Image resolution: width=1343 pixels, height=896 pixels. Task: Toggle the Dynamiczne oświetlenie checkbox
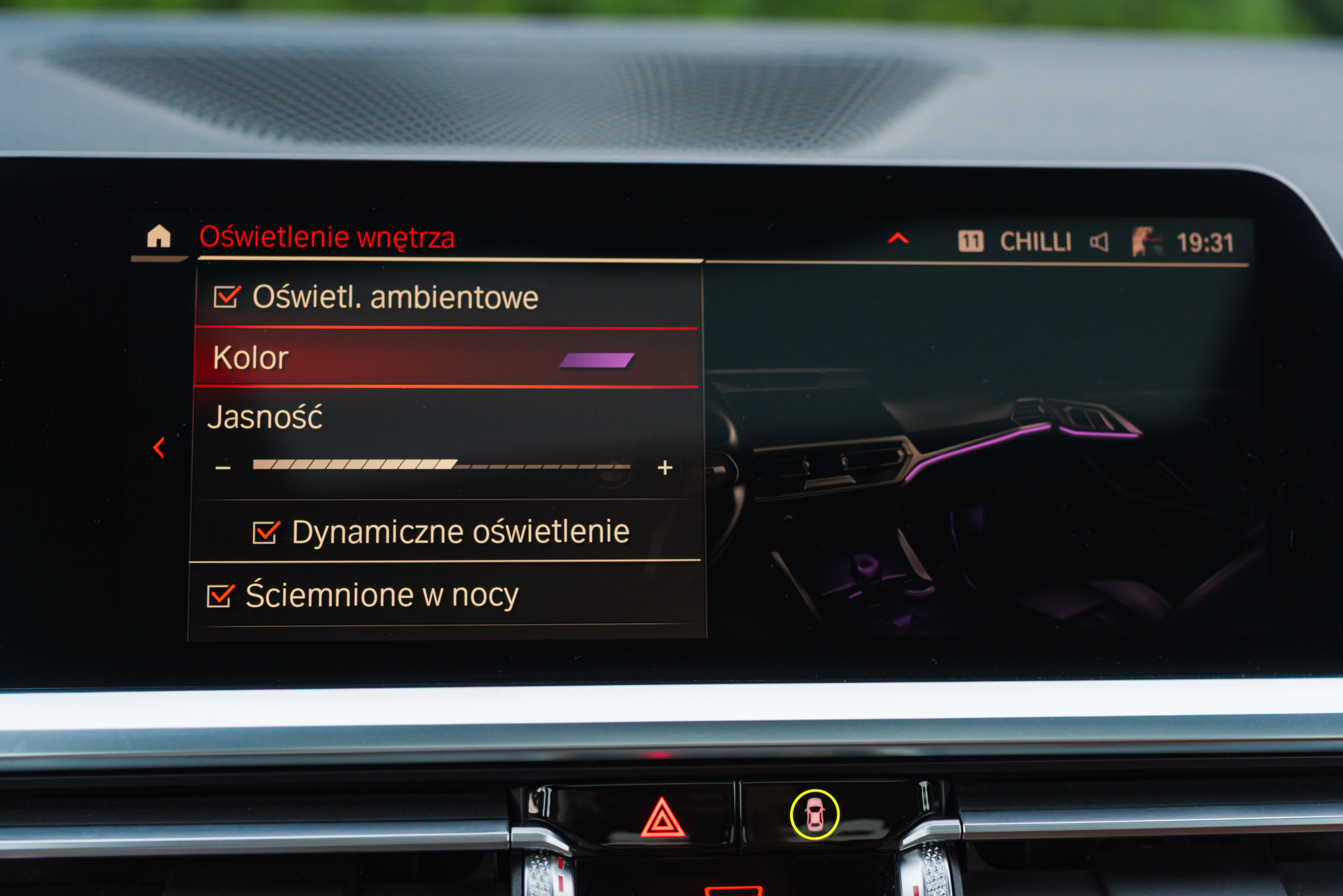point(266,532)
